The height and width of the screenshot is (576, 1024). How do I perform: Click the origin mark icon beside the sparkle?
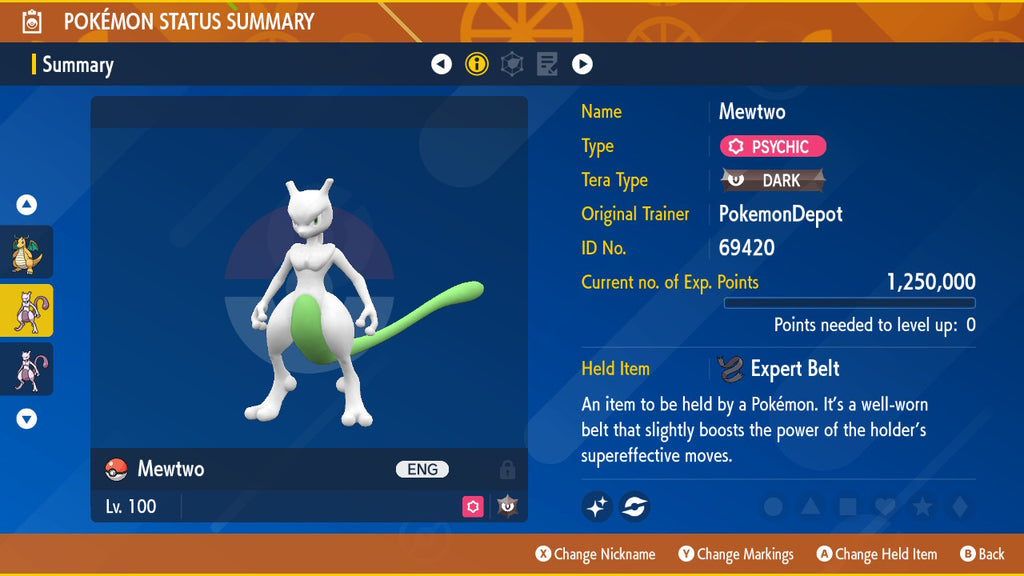(x=634, y=507)
